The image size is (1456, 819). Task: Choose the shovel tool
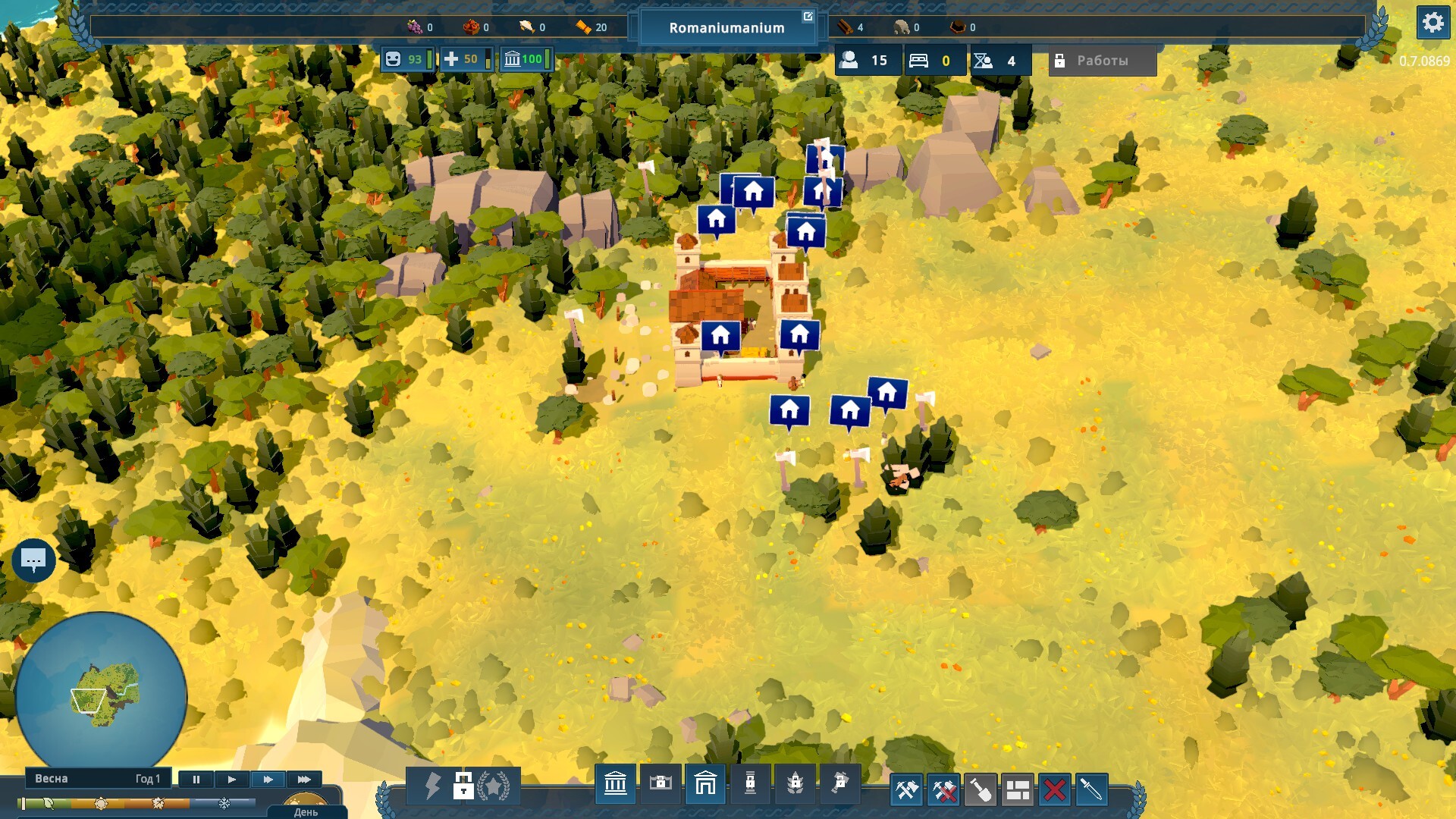point(981,790)
